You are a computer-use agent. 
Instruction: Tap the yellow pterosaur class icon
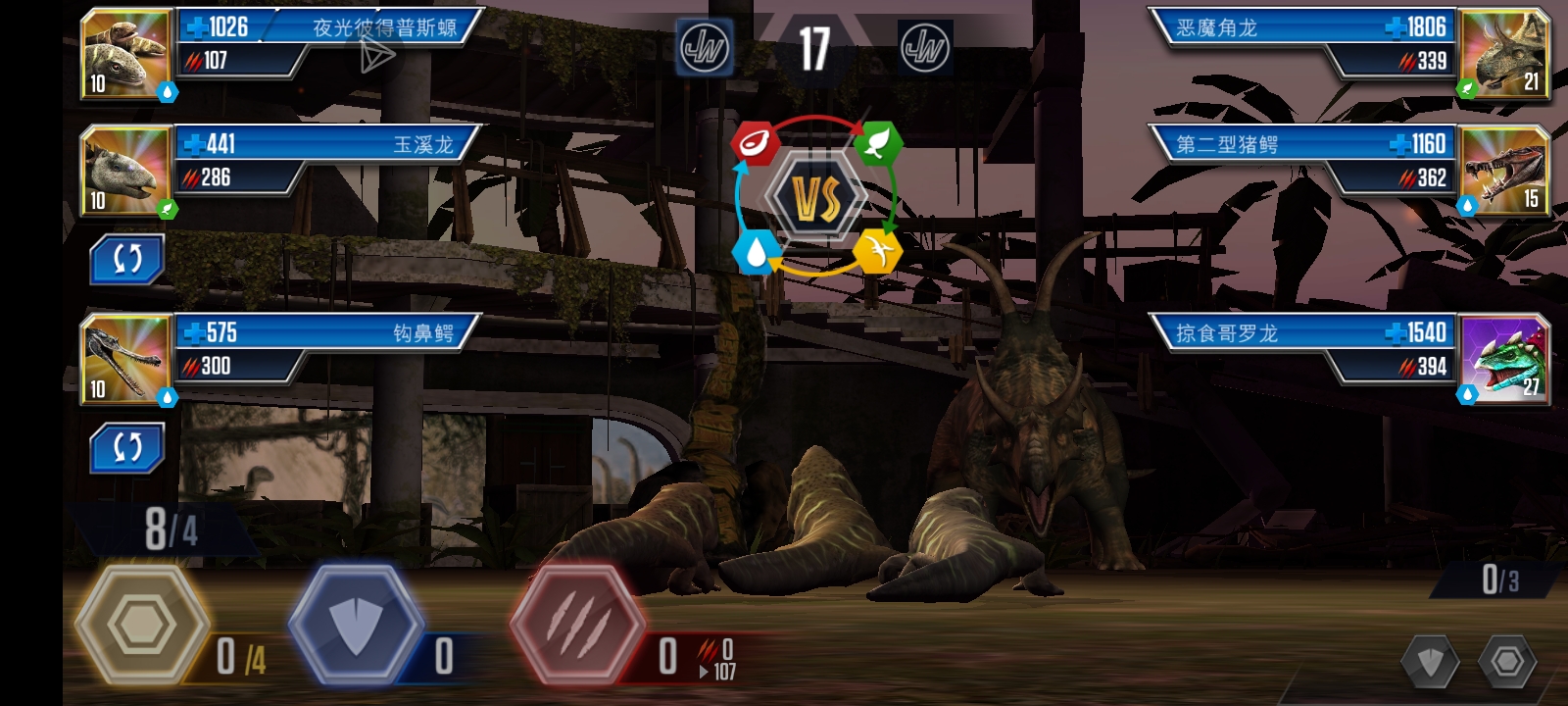click(x=877, y=252)
